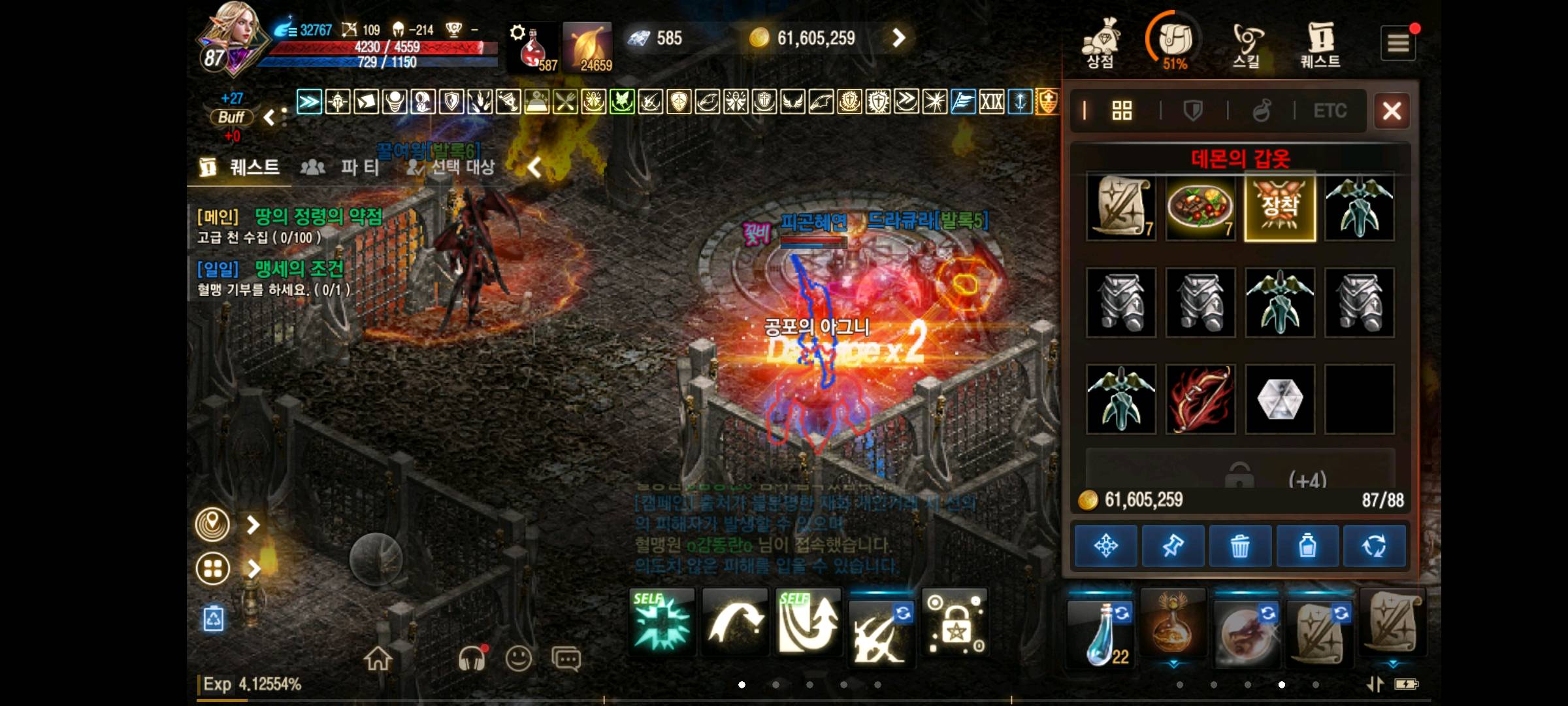Open the 퀘스트 quest log icon top right
Image resolution: width=1568 pixels, height=706 pixels.
1319,39
